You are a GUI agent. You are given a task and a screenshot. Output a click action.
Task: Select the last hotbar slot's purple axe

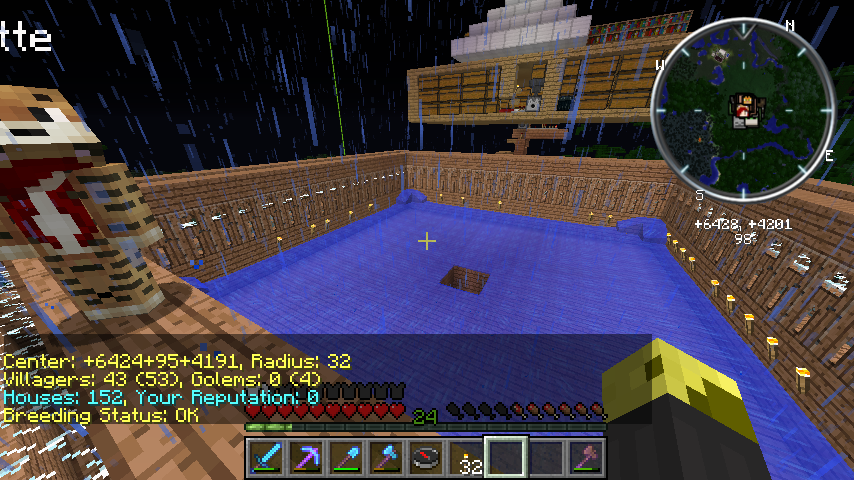point(585,457)
